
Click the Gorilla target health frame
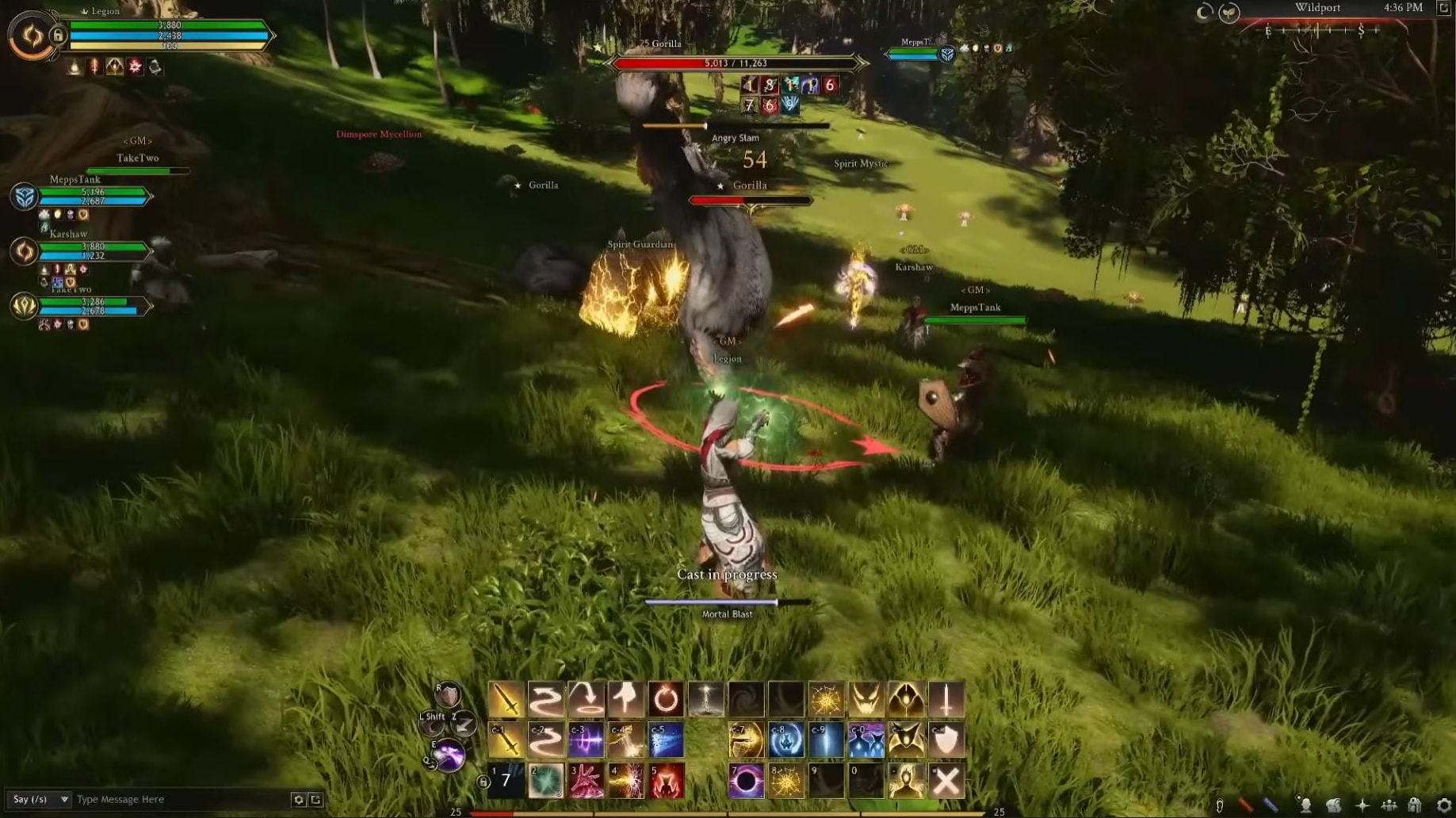[x=735, y=63]
